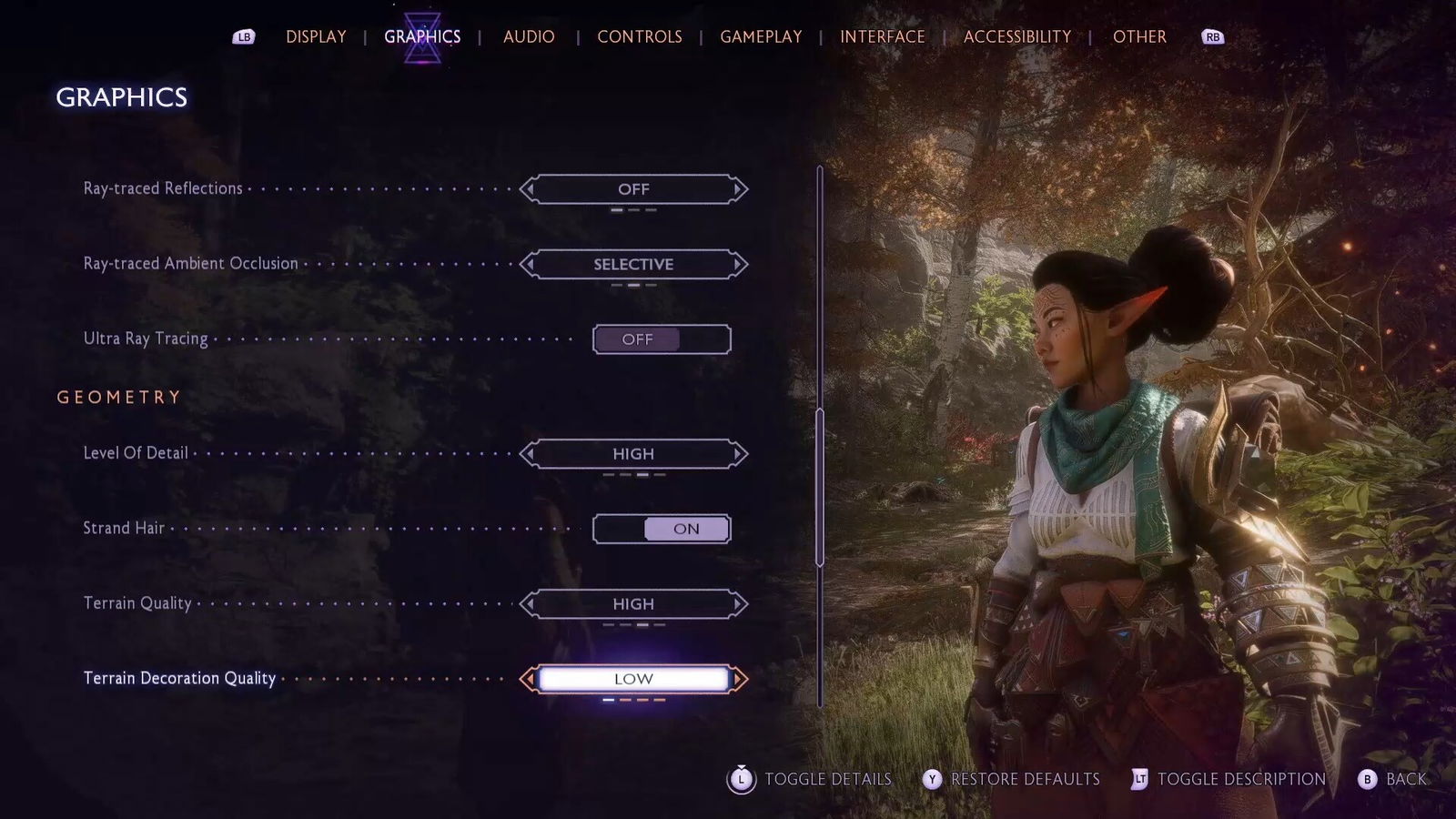
Task: Switch to the Other tab
Action: point(1139,37)
